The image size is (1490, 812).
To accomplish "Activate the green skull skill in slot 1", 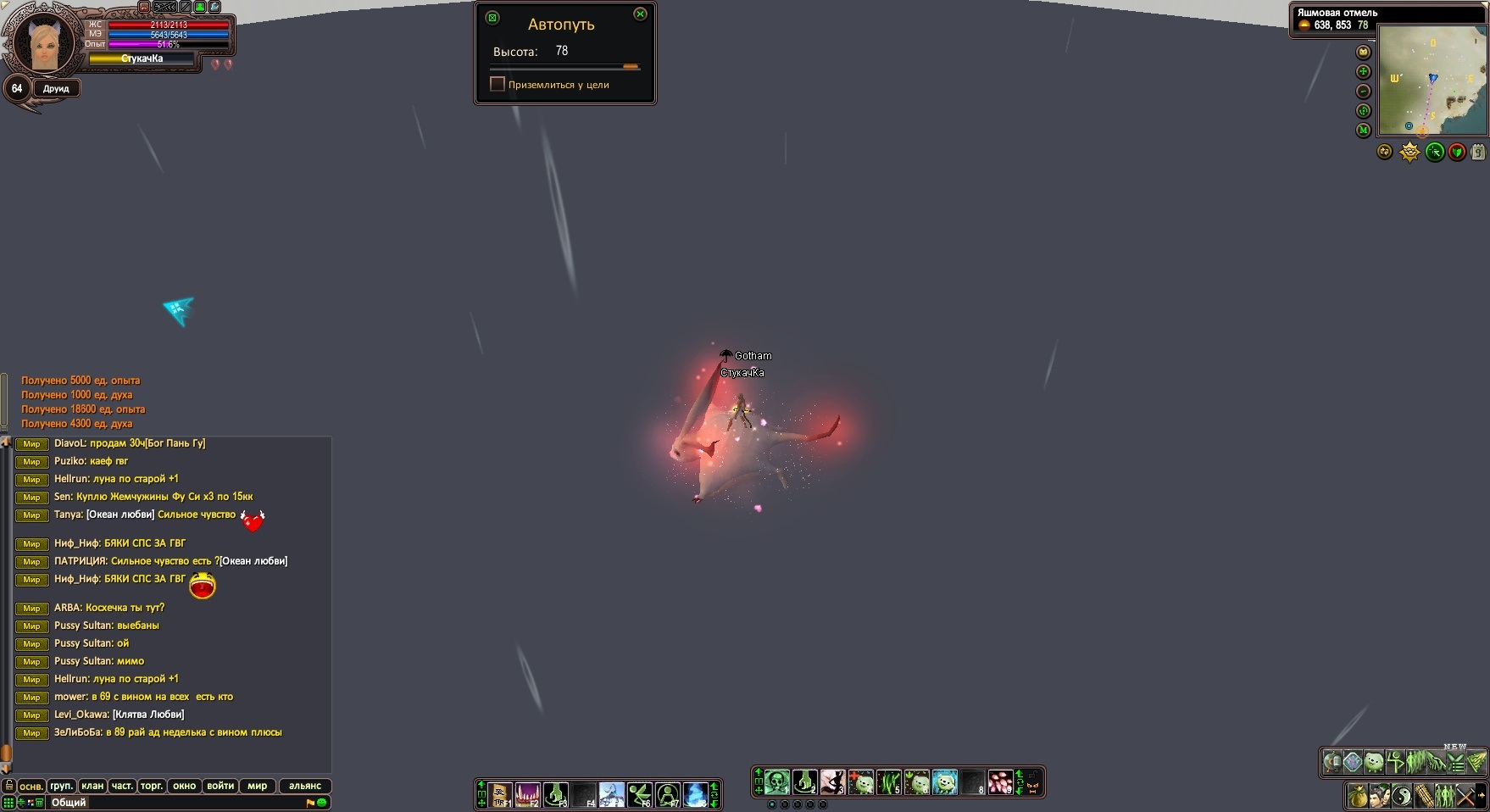I will [777, 781].
